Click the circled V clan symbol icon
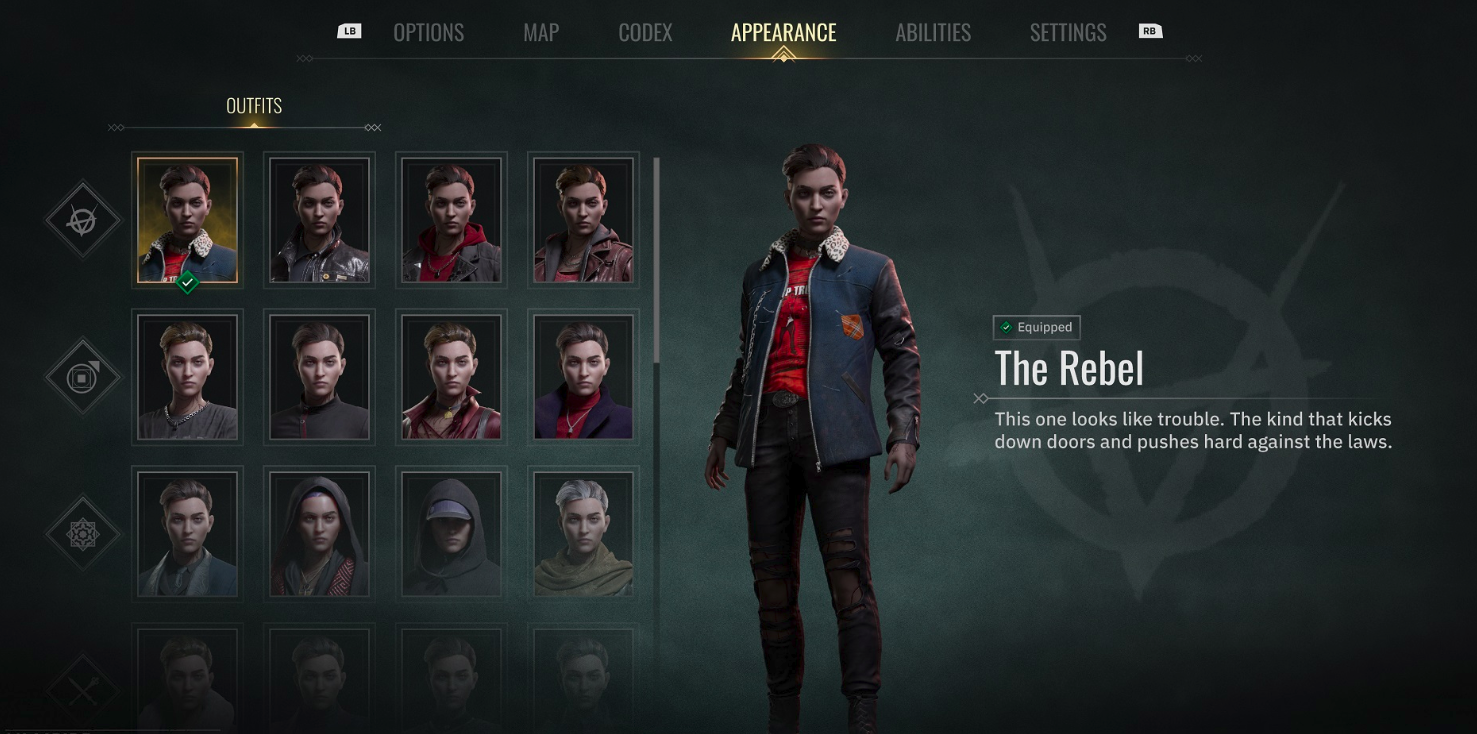1477x734 pixels. pyautogui.click(x=82, y=220)
